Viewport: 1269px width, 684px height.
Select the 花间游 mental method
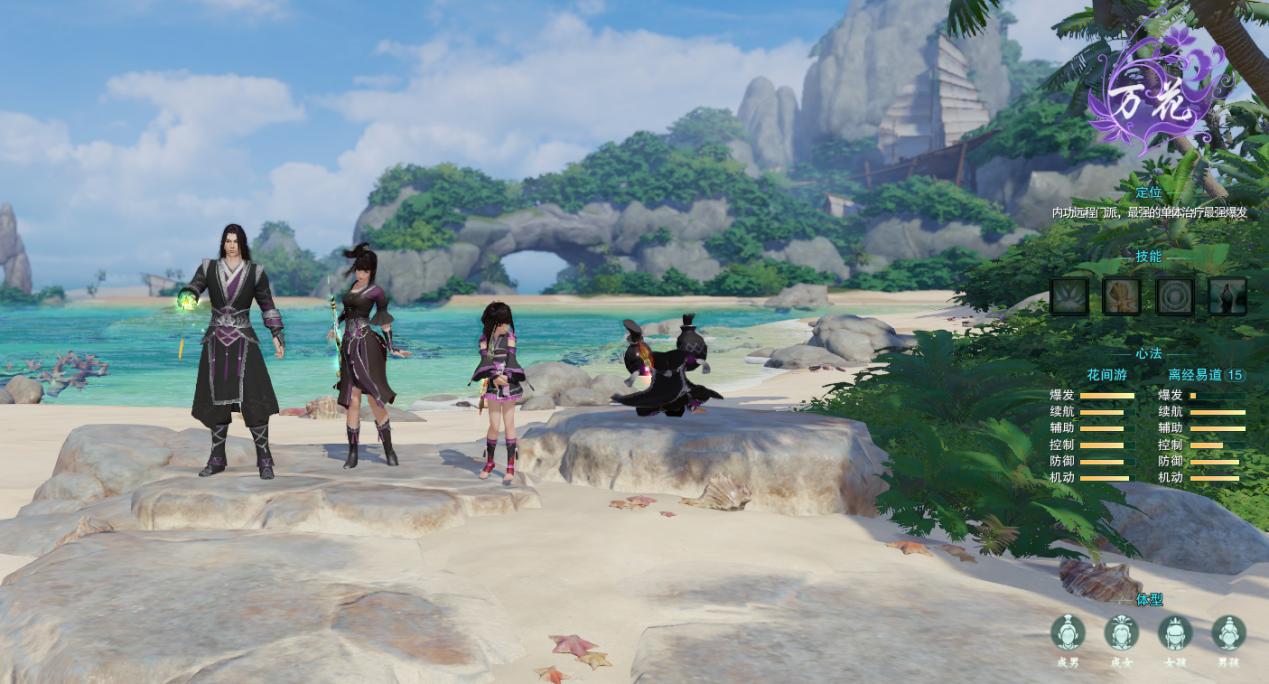(1107, 375)
